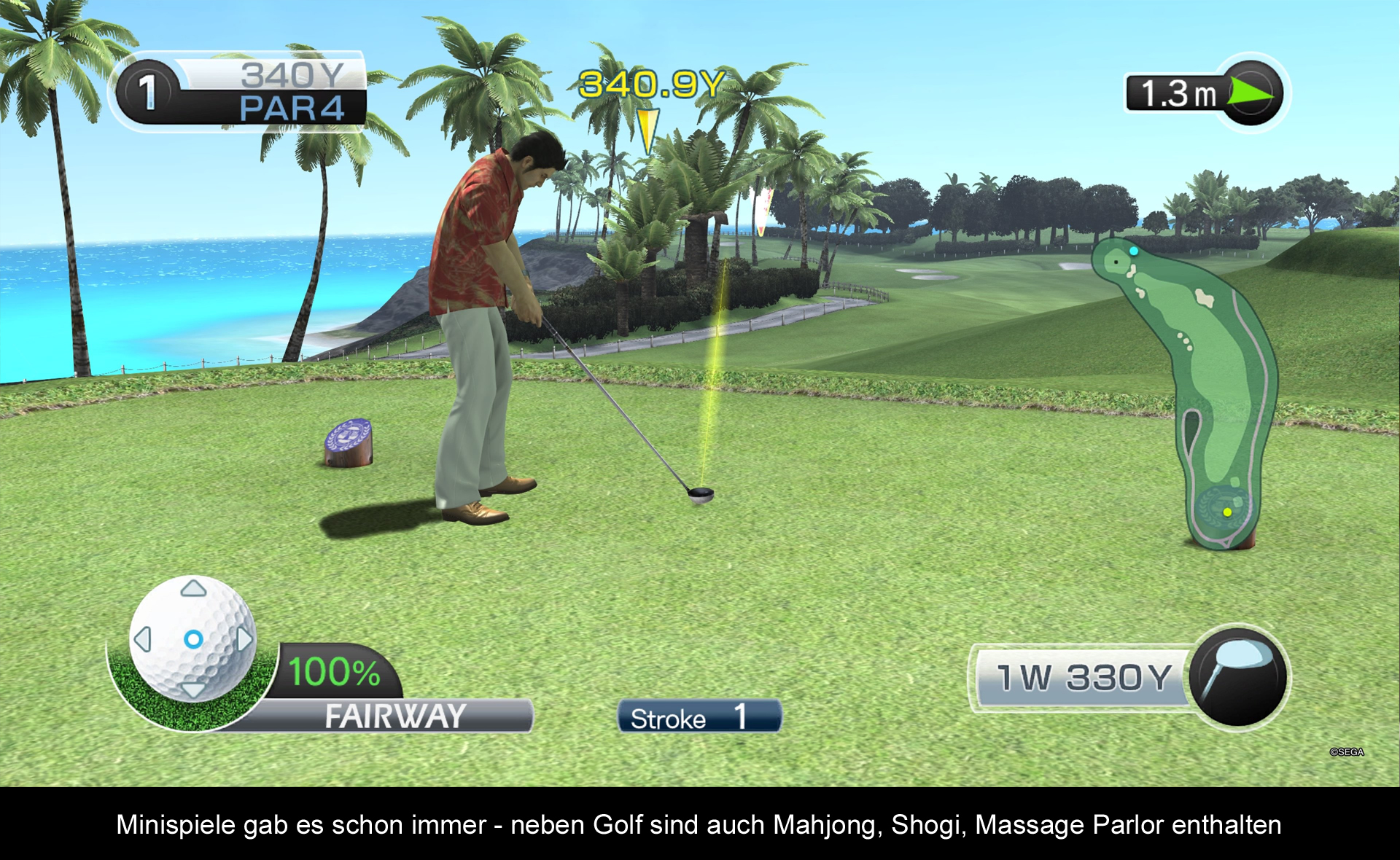The width and height of the screenshot is (1400, 860).
Task: Shift the impact point with the ball's left arrow
Action: point(143,639)
